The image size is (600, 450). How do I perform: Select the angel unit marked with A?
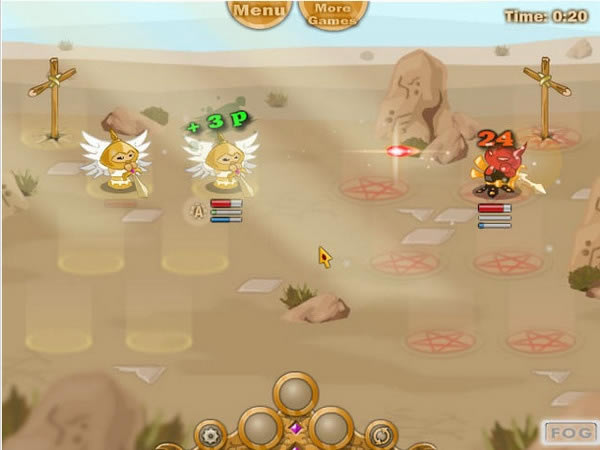(222, 162)
